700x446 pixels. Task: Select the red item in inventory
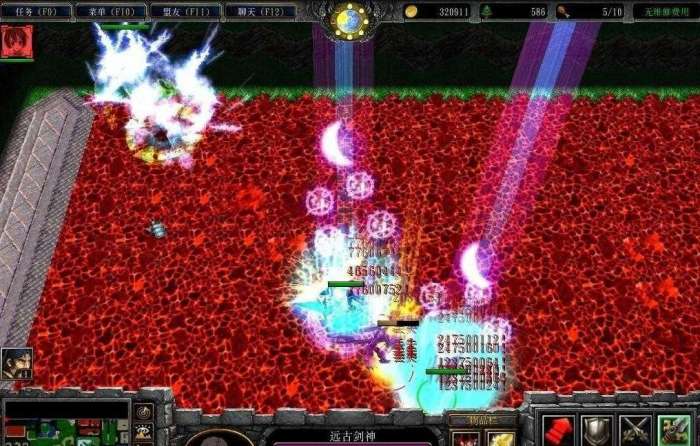tap(464, 439)
